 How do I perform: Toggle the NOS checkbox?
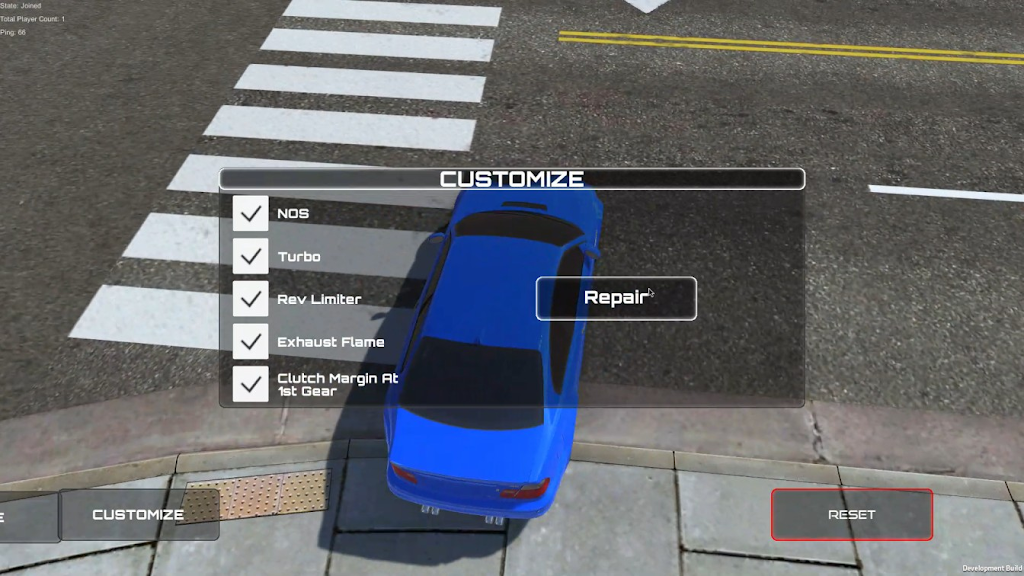[x=251, y=213]
